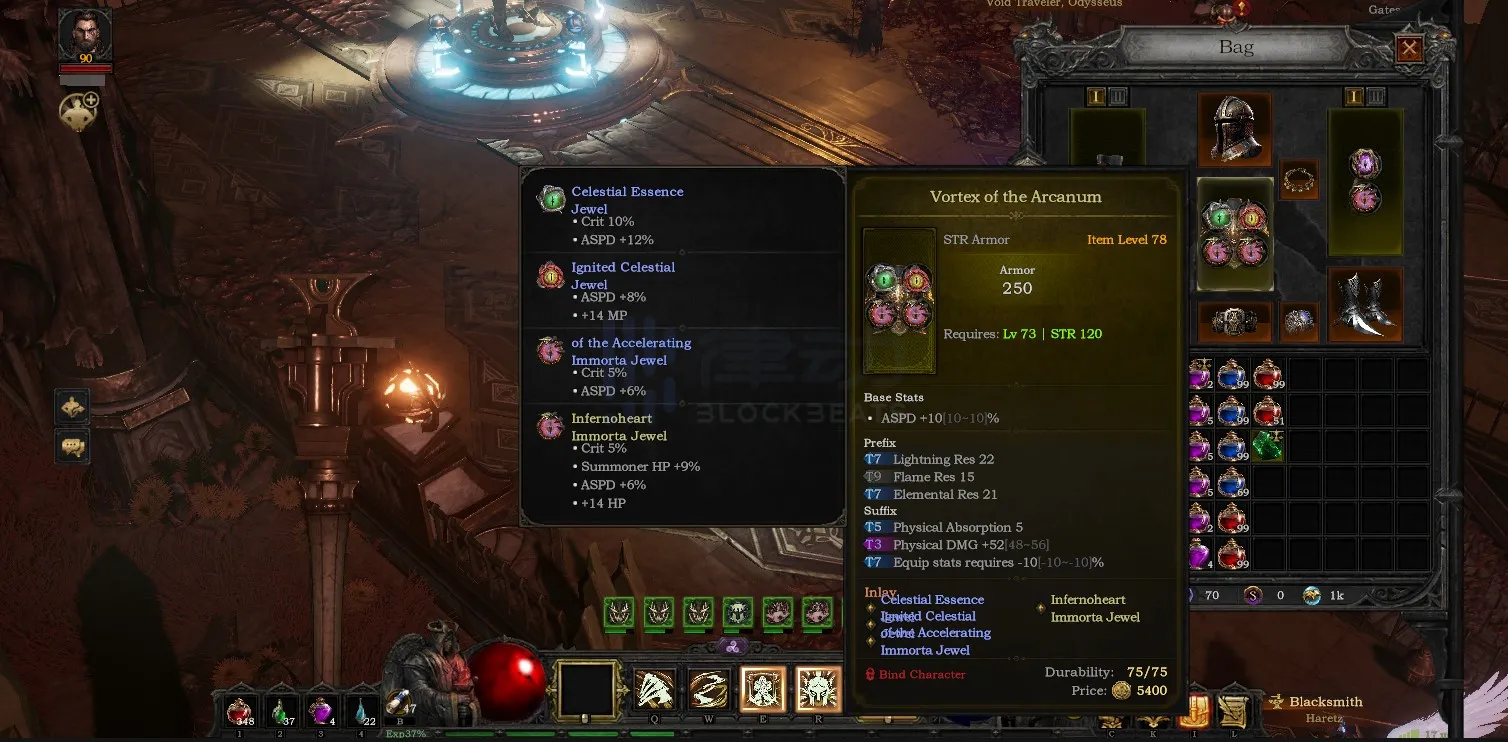Click the character portrait
Viewport: 1508px width, 742px height.
[85, 37]
